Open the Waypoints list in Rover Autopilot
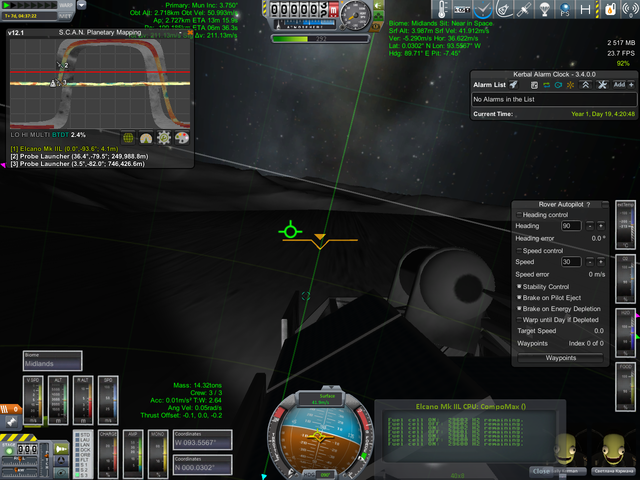 tap(560, 357)
